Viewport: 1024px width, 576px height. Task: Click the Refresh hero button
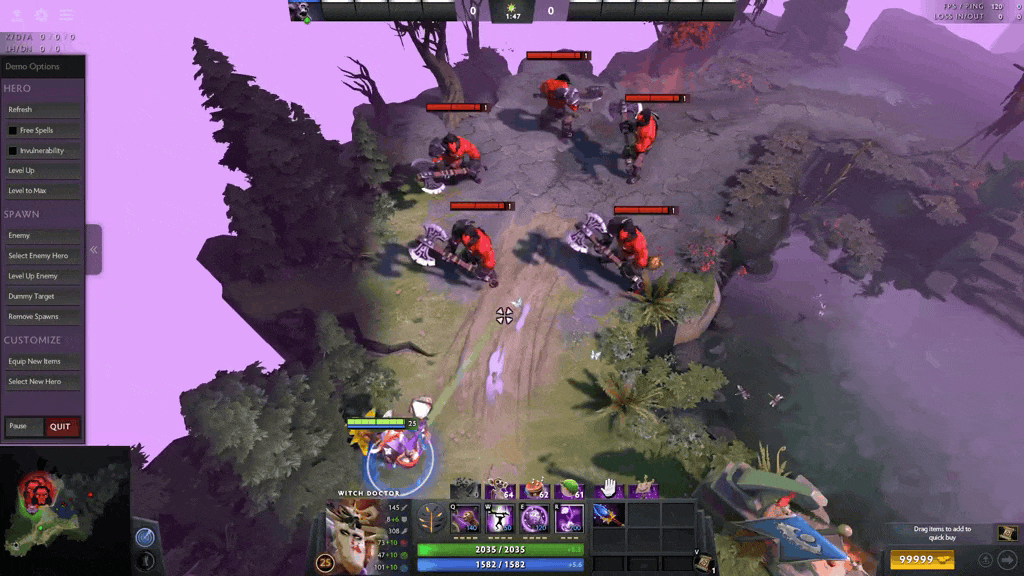tap(42, 110)
